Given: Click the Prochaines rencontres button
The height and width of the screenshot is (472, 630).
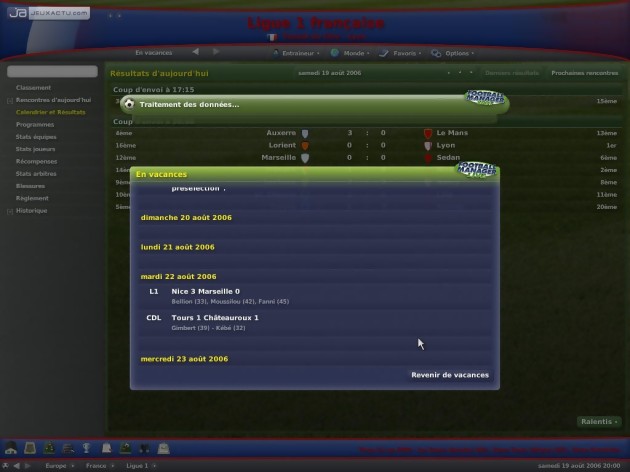Looking at the screenshot, I should pyautogui.click(x=584, y=73).
